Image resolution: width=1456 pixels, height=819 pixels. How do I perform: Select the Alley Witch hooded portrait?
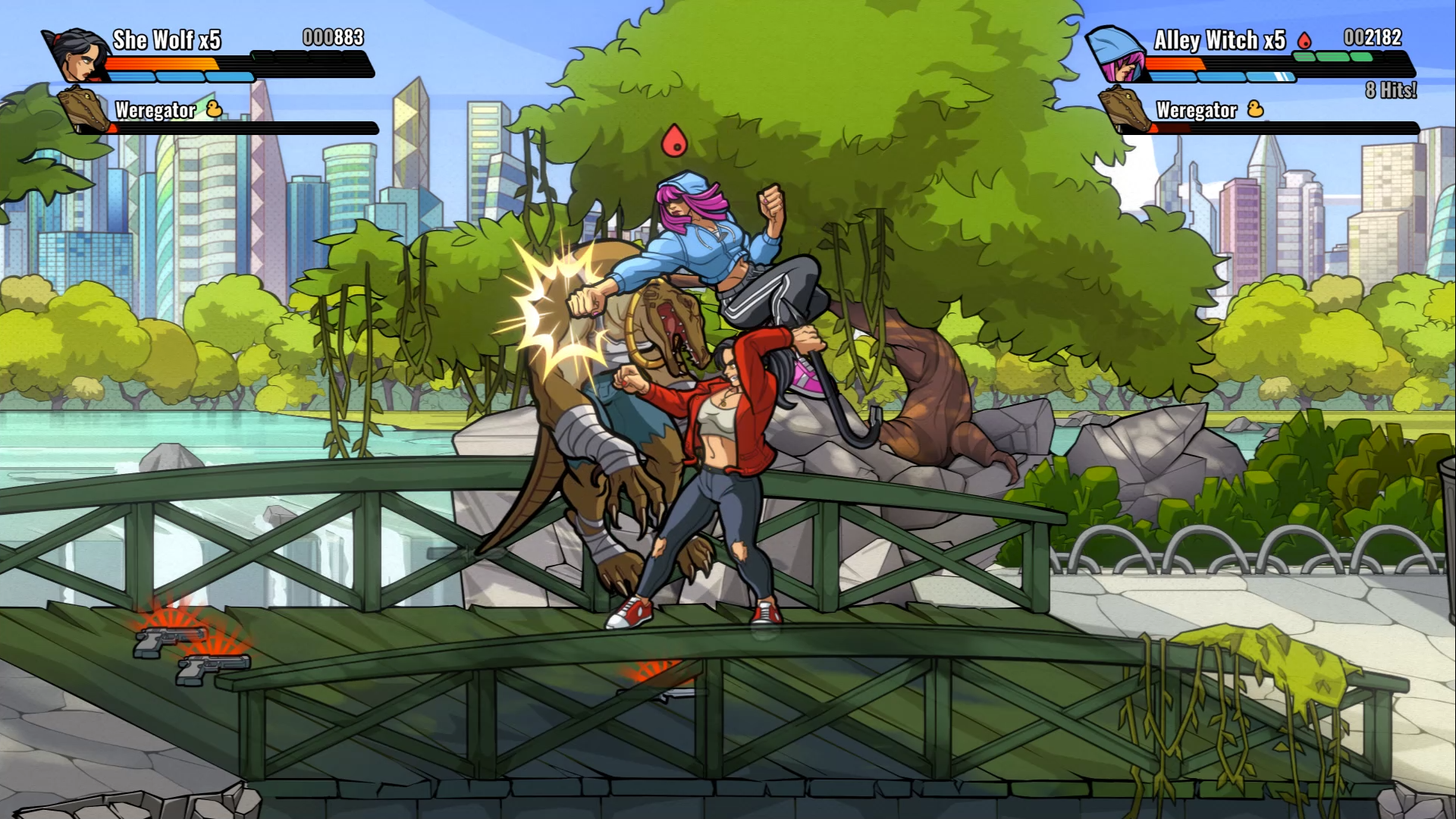[1119, 55]
